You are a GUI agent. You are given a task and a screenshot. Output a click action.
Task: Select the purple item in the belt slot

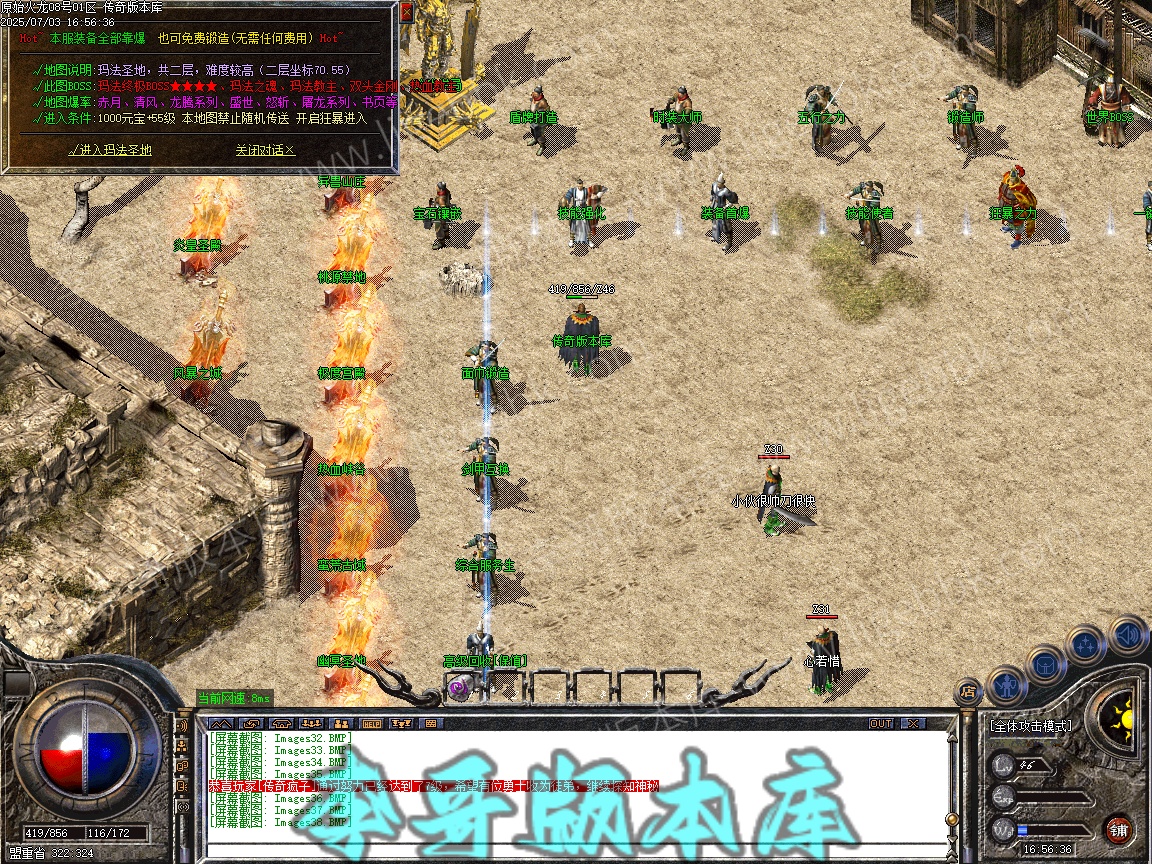pyautogui.click(x=459, y=687)
